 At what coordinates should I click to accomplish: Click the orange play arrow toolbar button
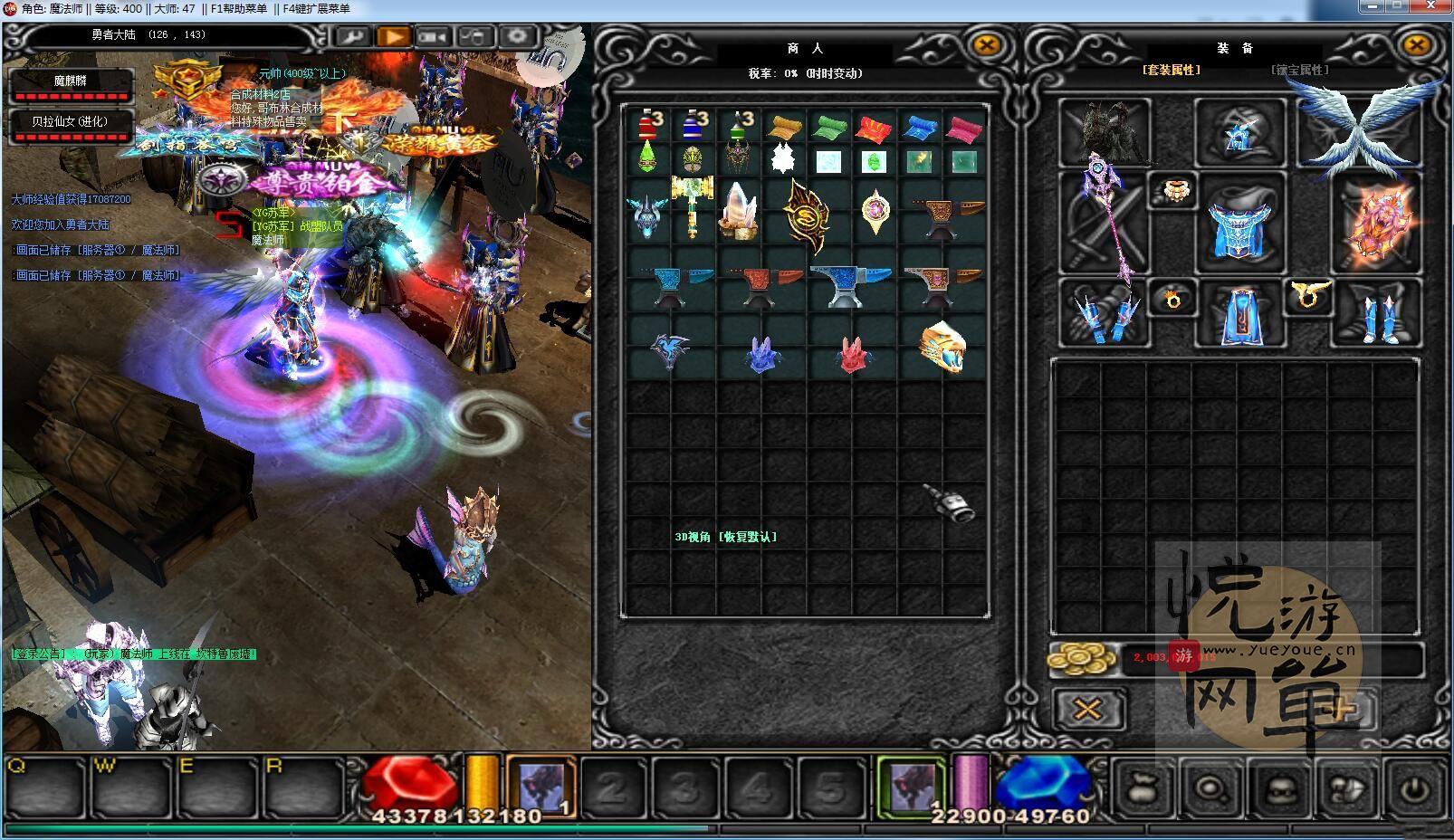pos(394,37)
